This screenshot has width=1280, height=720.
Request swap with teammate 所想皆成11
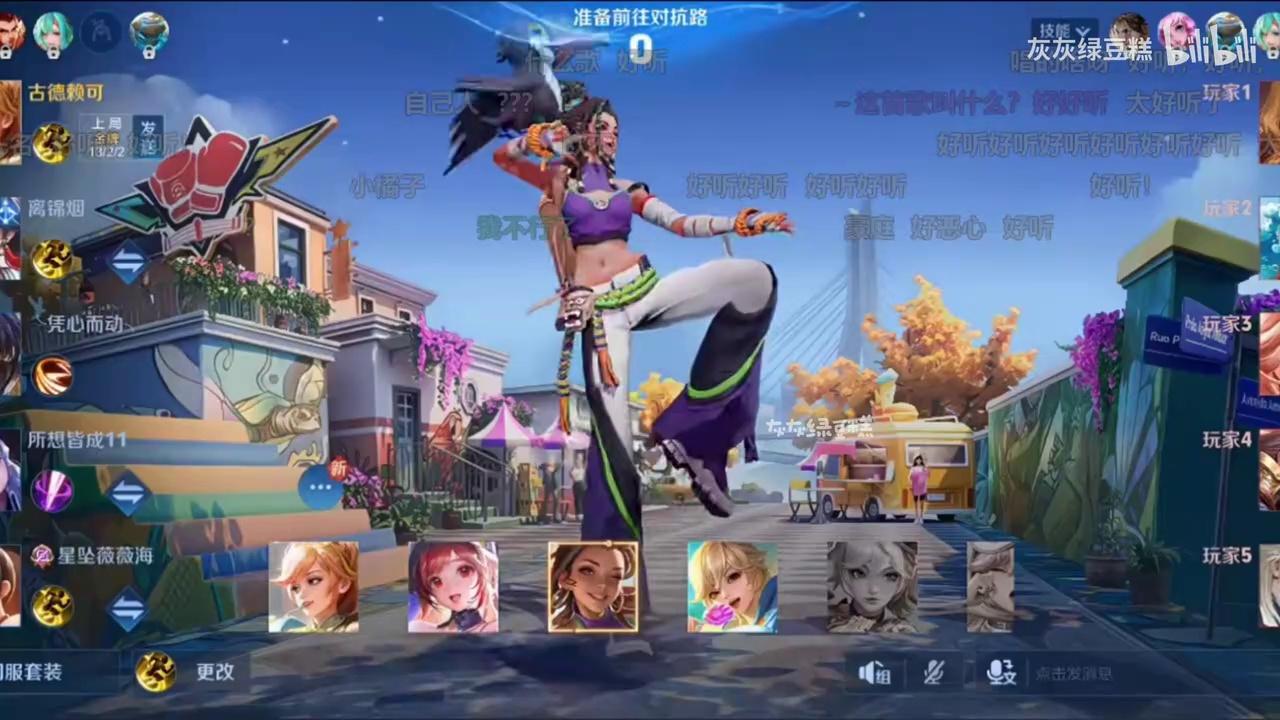[x=127, y=493]
